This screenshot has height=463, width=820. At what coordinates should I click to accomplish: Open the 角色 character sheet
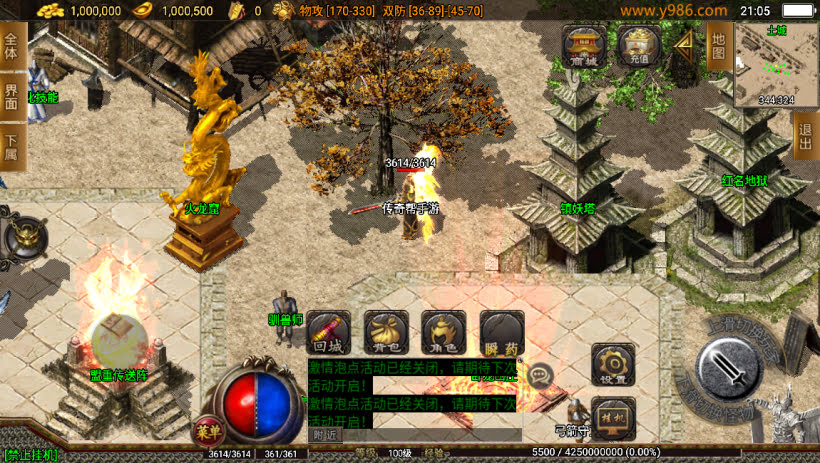tap(443, 333)
